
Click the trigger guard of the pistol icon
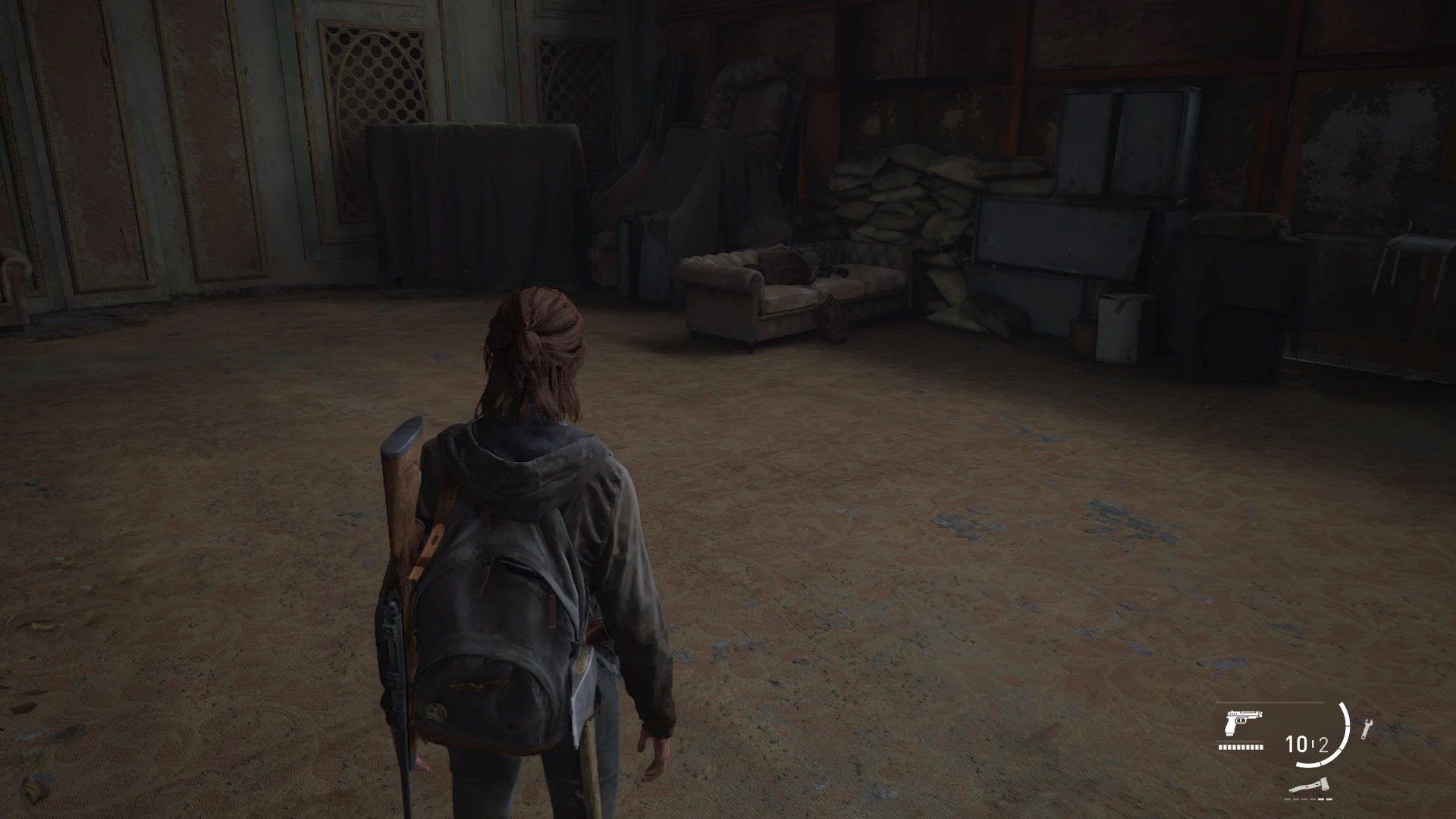[1241, 722]
